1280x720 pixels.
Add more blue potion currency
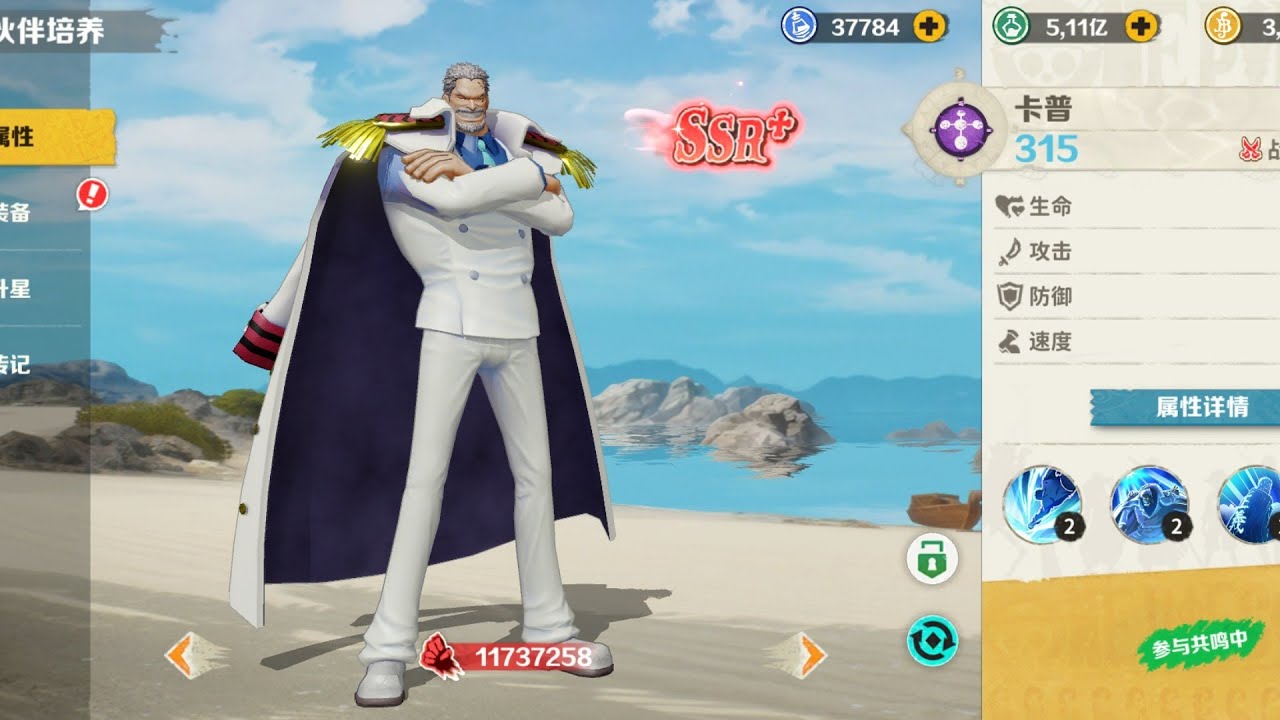coord(930,27)
